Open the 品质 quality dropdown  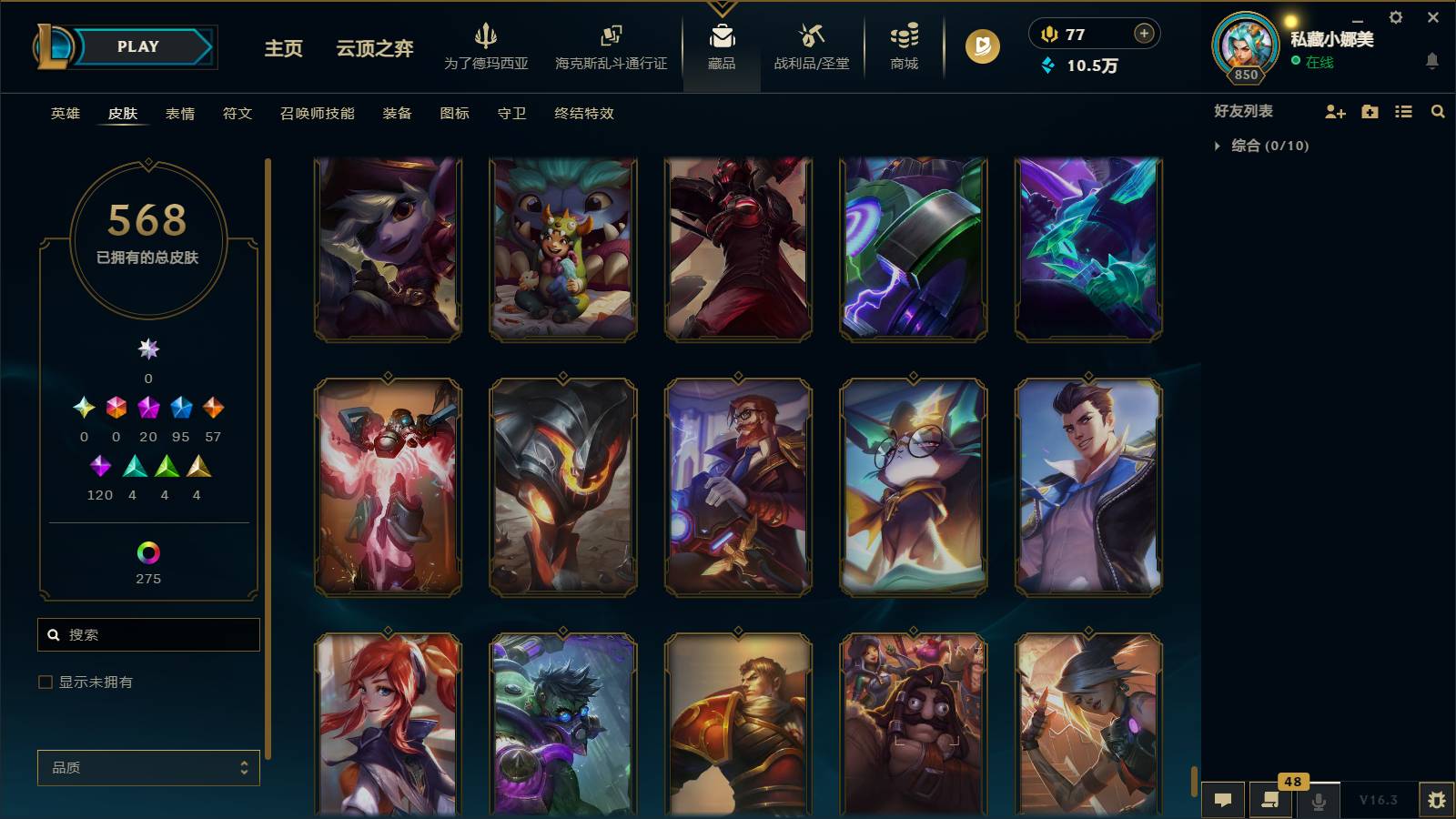tap(148, 767)
